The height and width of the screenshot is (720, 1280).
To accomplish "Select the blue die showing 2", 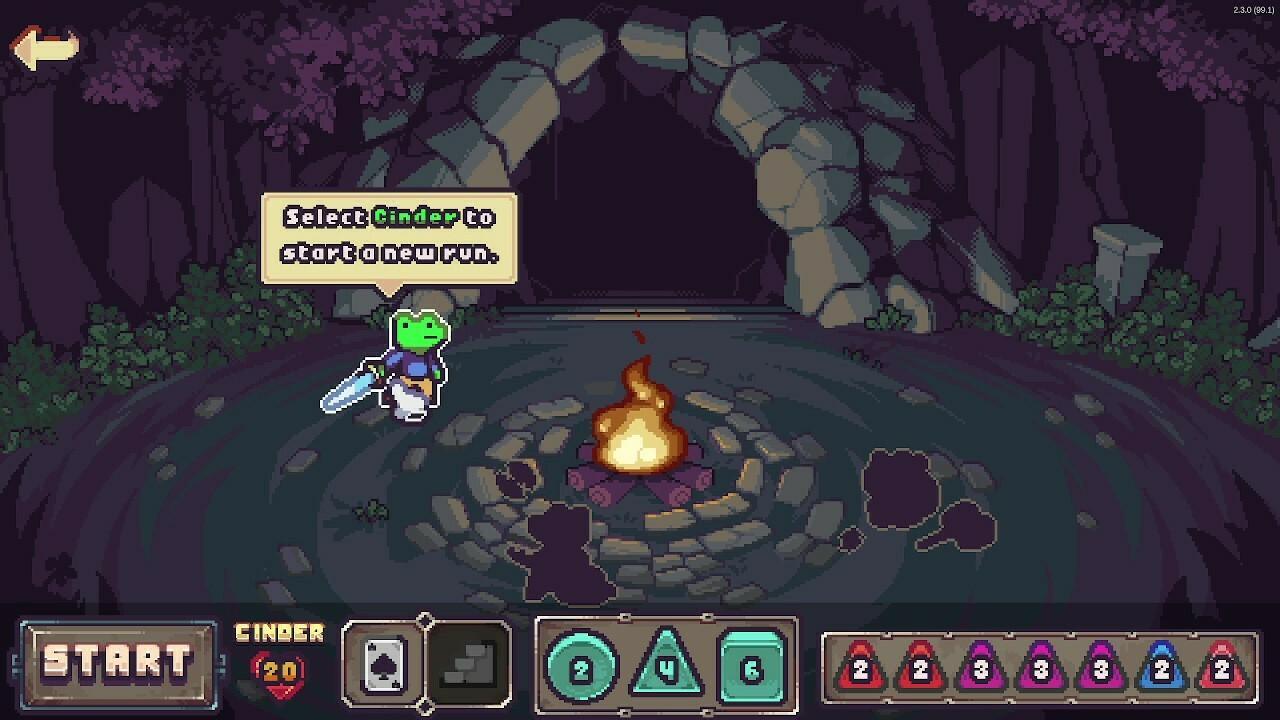I will click(1160, 667).
